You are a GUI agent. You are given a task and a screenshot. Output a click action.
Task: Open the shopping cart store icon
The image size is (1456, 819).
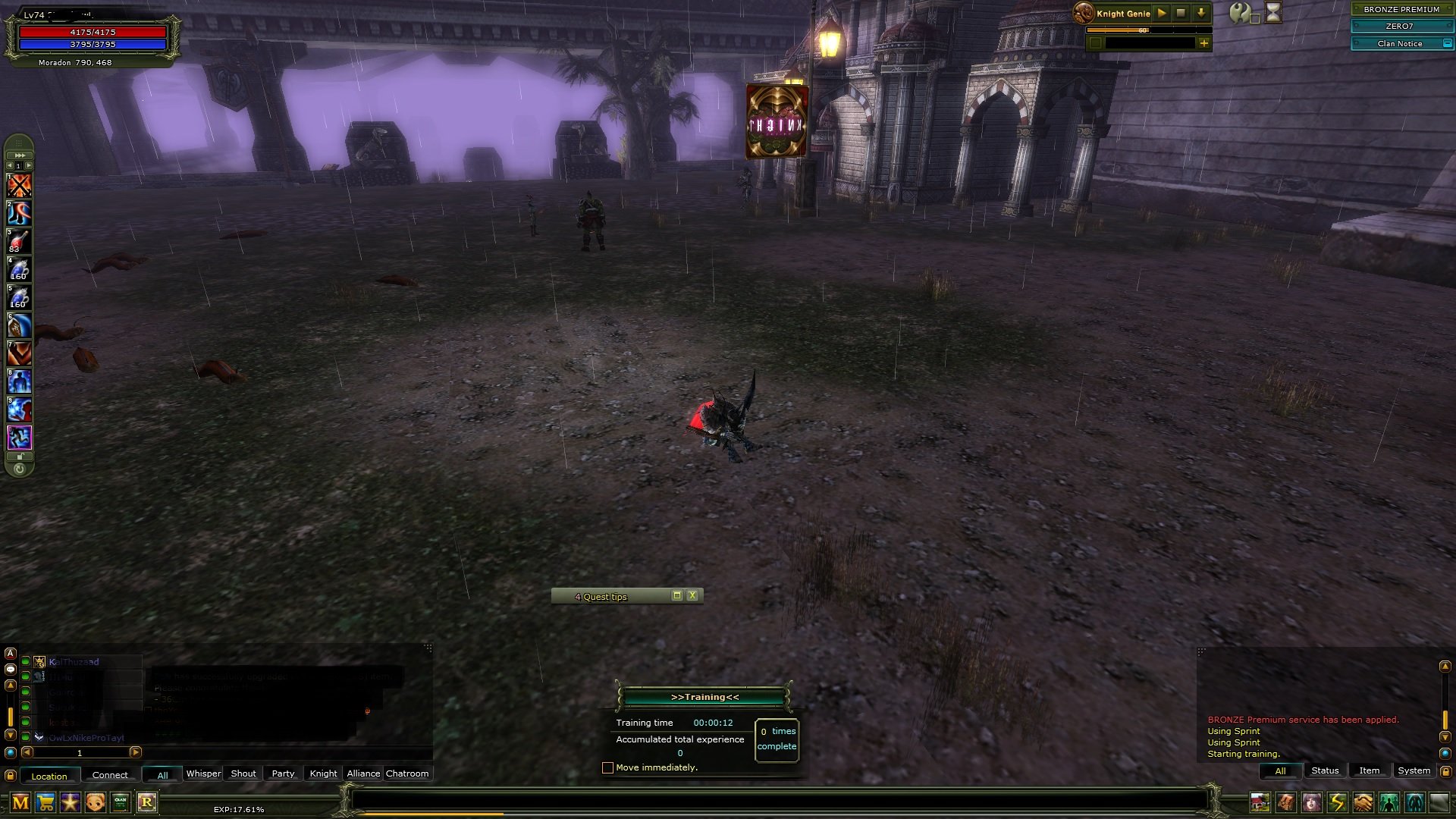tap(45, 802)
